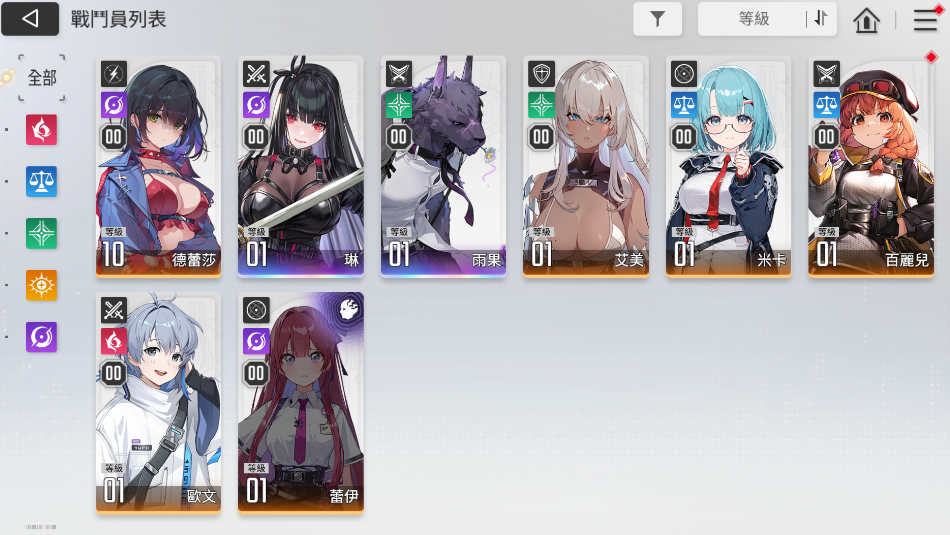
Task: Open the filter funnel options
Action: (657, 18)
